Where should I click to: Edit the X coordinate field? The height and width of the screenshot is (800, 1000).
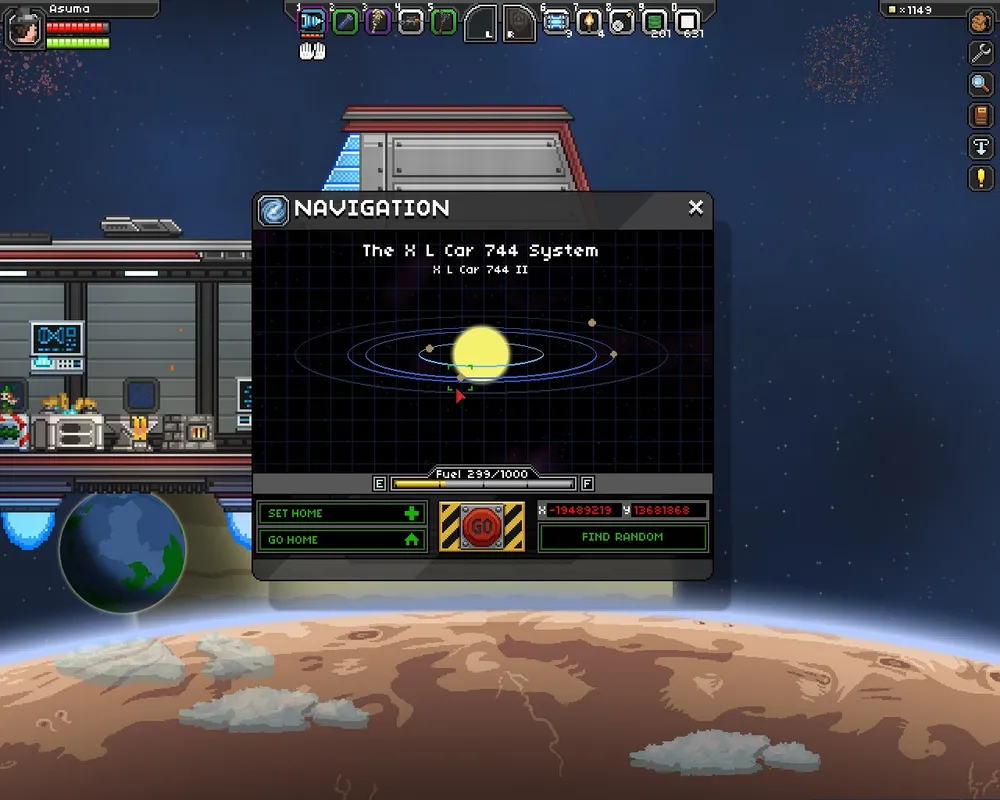pyautogui.click(x=581, y=510)
